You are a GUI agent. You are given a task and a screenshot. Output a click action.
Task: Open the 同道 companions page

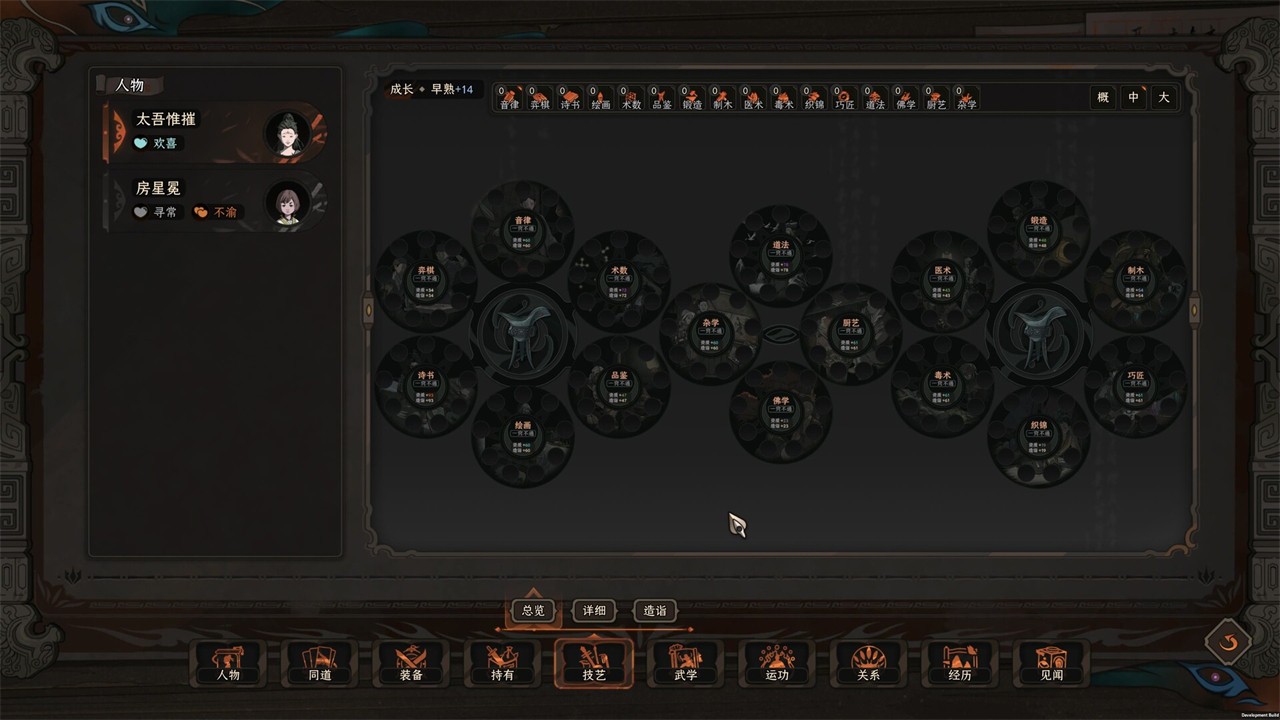[x=320, y=664]
